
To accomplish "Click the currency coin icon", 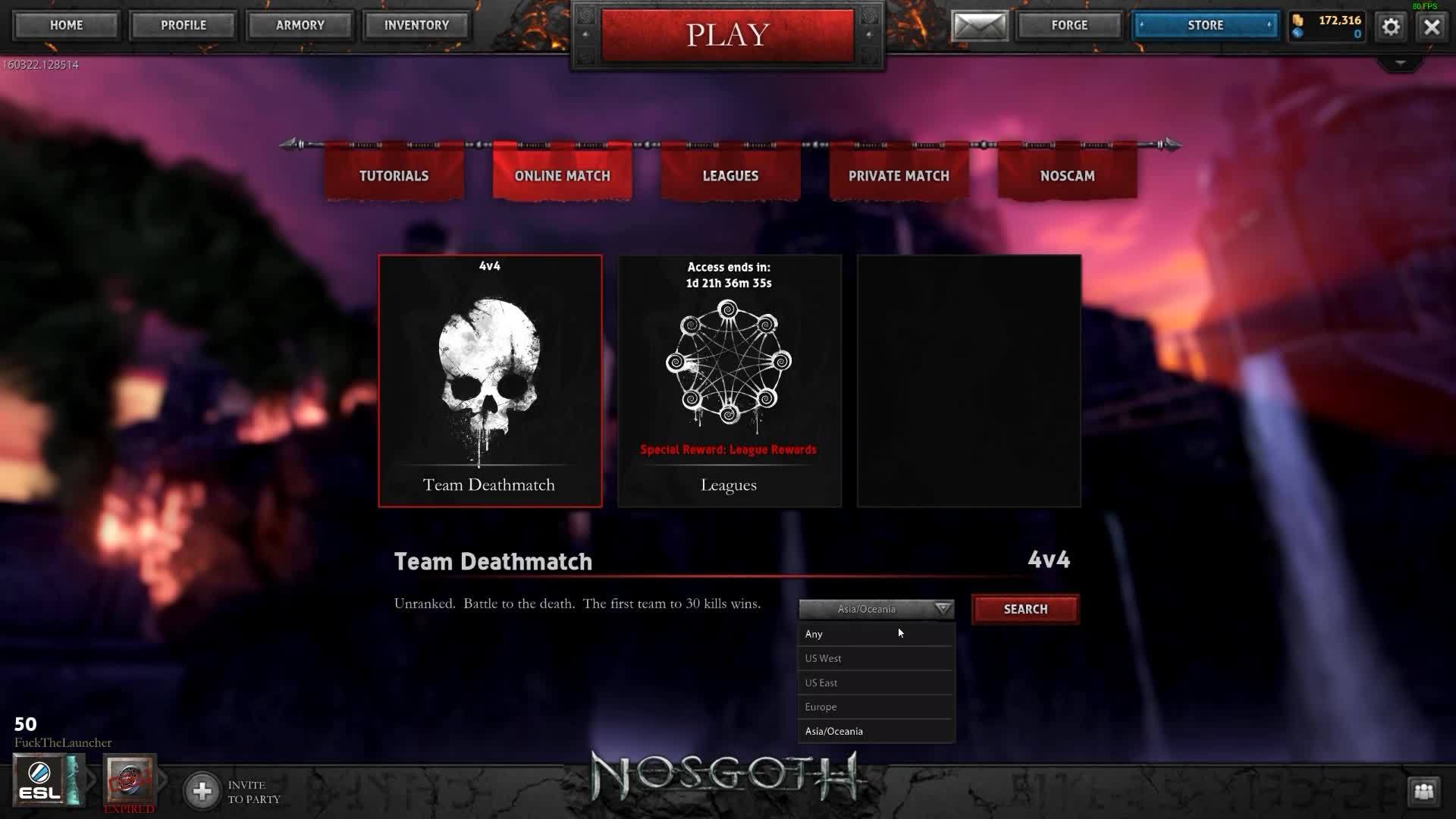I will point(1298,20).
